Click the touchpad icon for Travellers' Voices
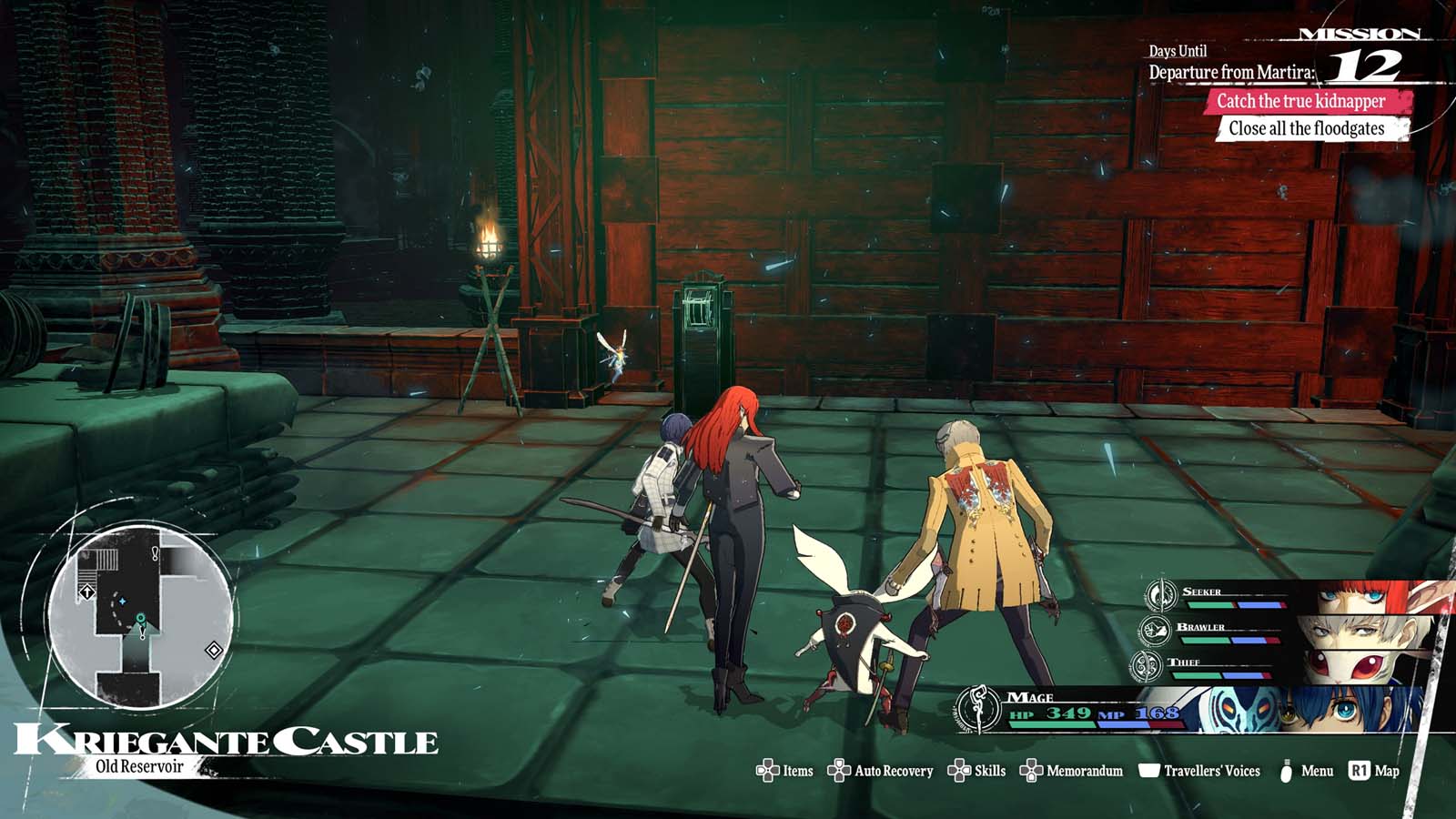 point(1150,769)
